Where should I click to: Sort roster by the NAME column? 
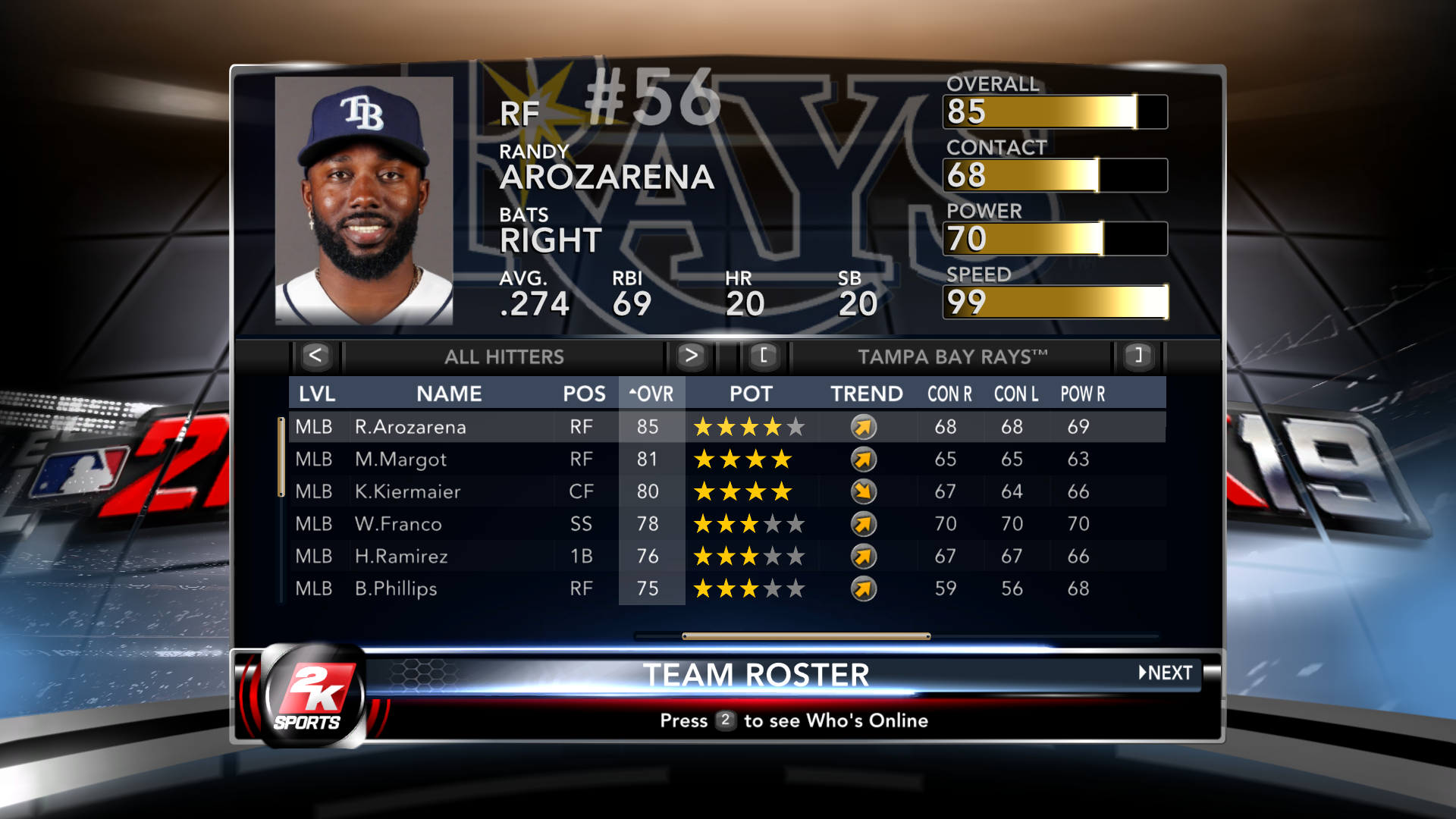[x=449, y=394]
